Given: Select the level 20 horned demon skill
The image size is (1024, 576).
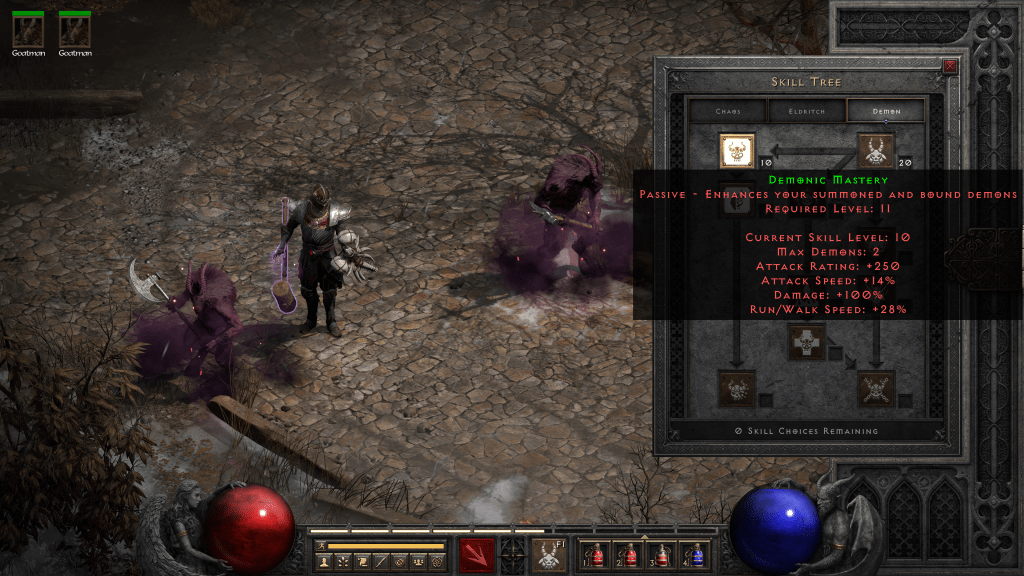Looking at the screenshot, I should [x=876, y=151].
